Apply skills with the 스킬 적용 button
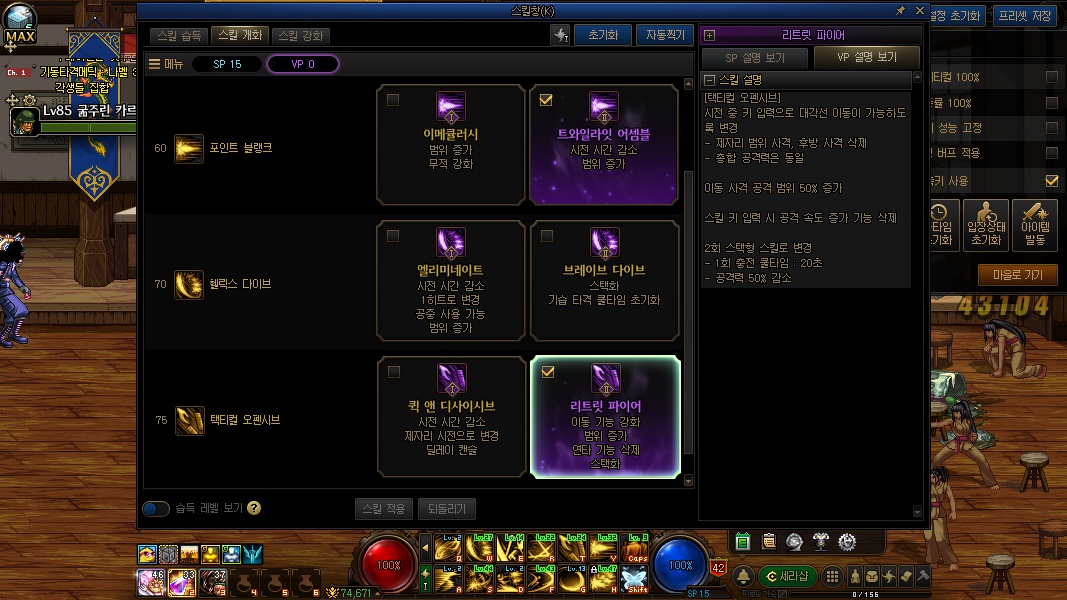This screenshot has height=600, width=1067. (x=383, y=509)
